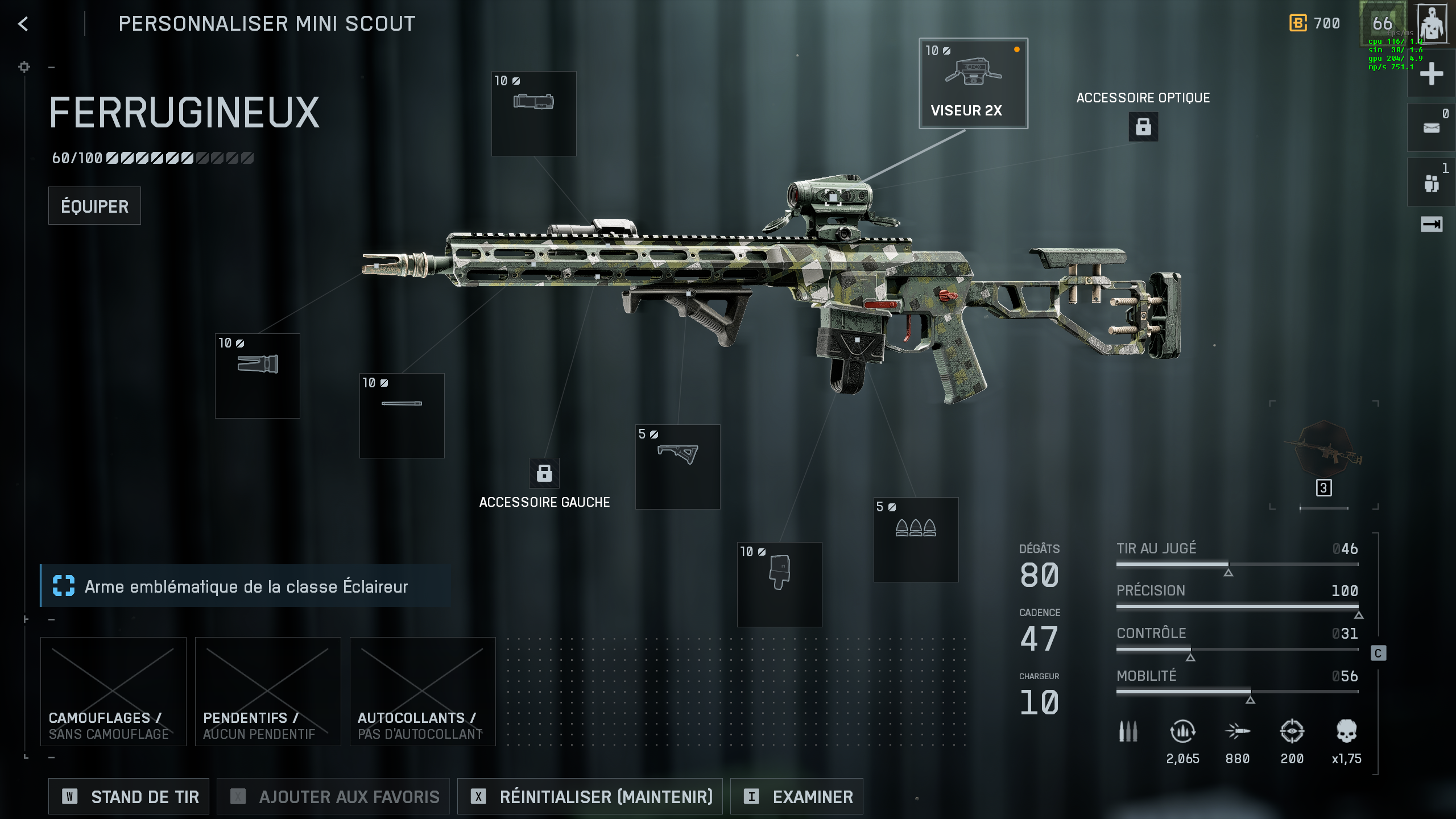
Task: Choose the muzzle attachment slot
Action: tap(258, 375)
